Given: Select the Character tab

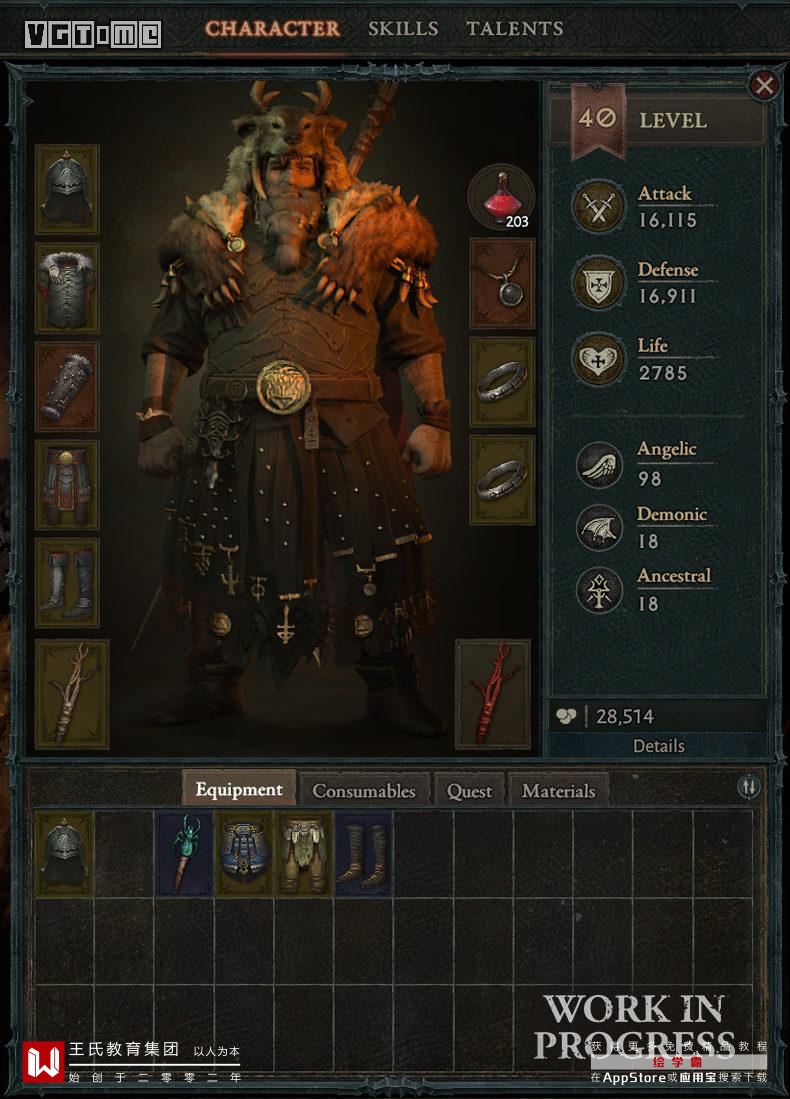Looking at the screenshot, I should coord(273,29).
